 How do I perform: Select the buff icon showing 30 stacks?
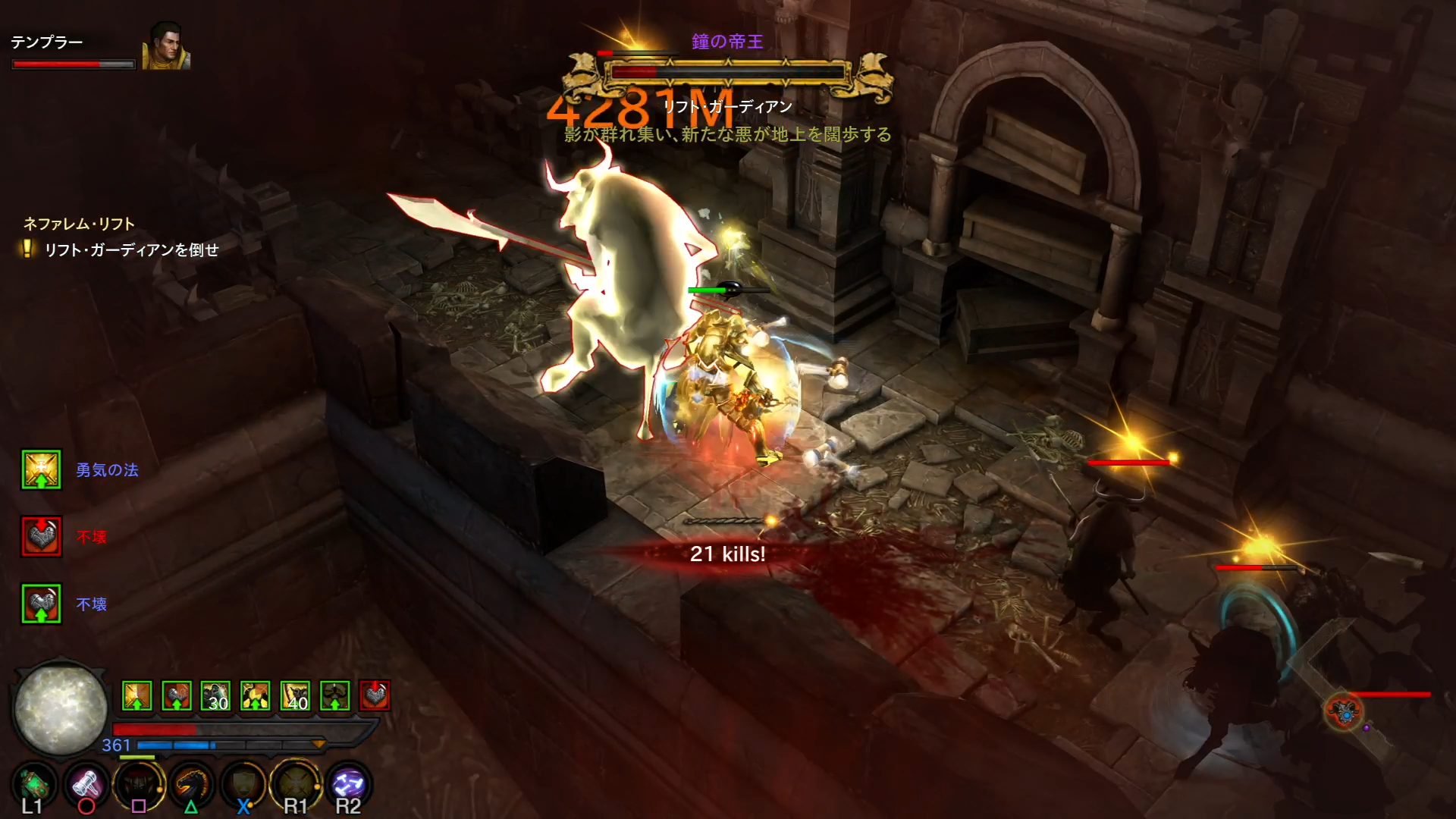[x=216, y=696]
